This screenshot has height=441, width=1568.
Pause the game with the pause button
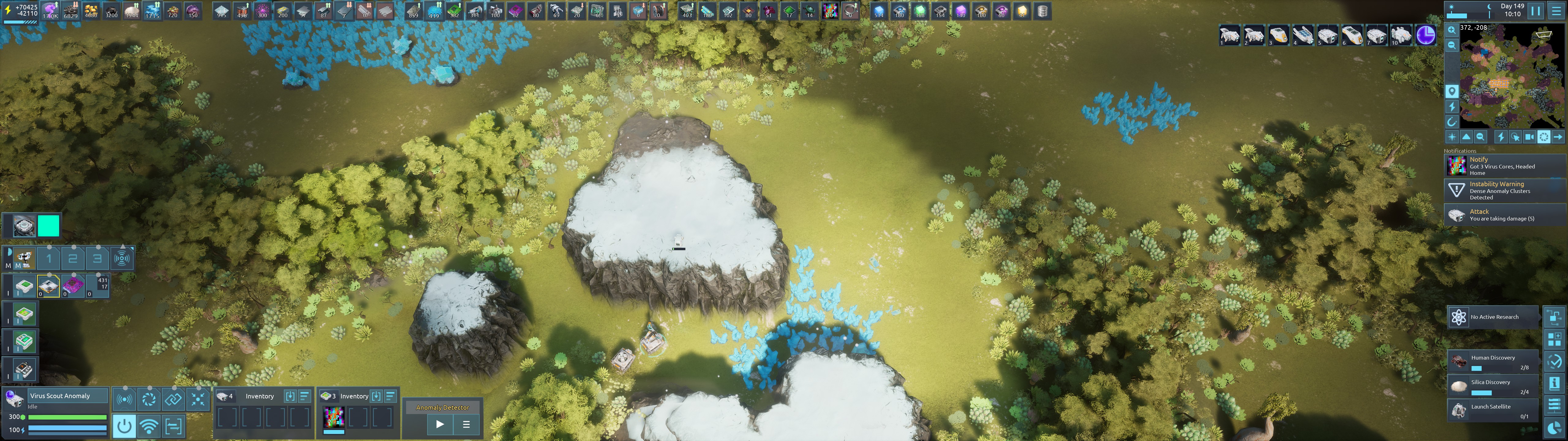coord(1536,10)
